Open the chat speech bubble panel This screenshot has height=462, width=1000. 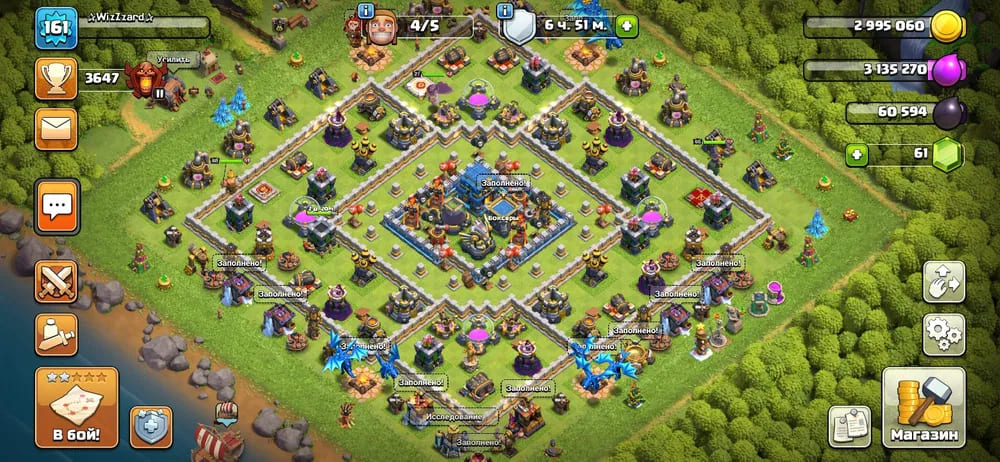point(56,207)
